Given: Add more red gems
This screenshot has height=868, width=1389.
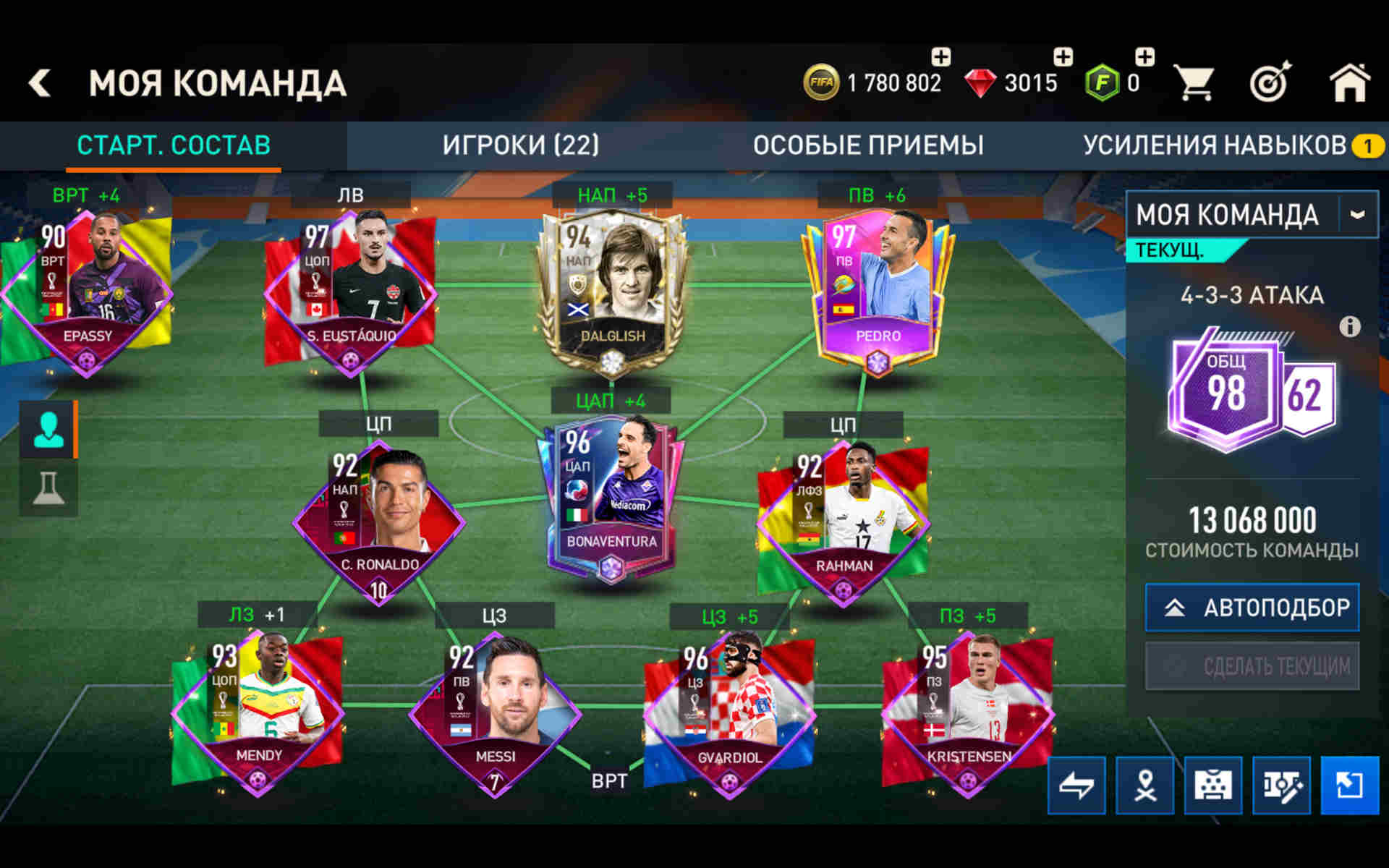Looking at the screenshot, I should tap(1062, 58).
